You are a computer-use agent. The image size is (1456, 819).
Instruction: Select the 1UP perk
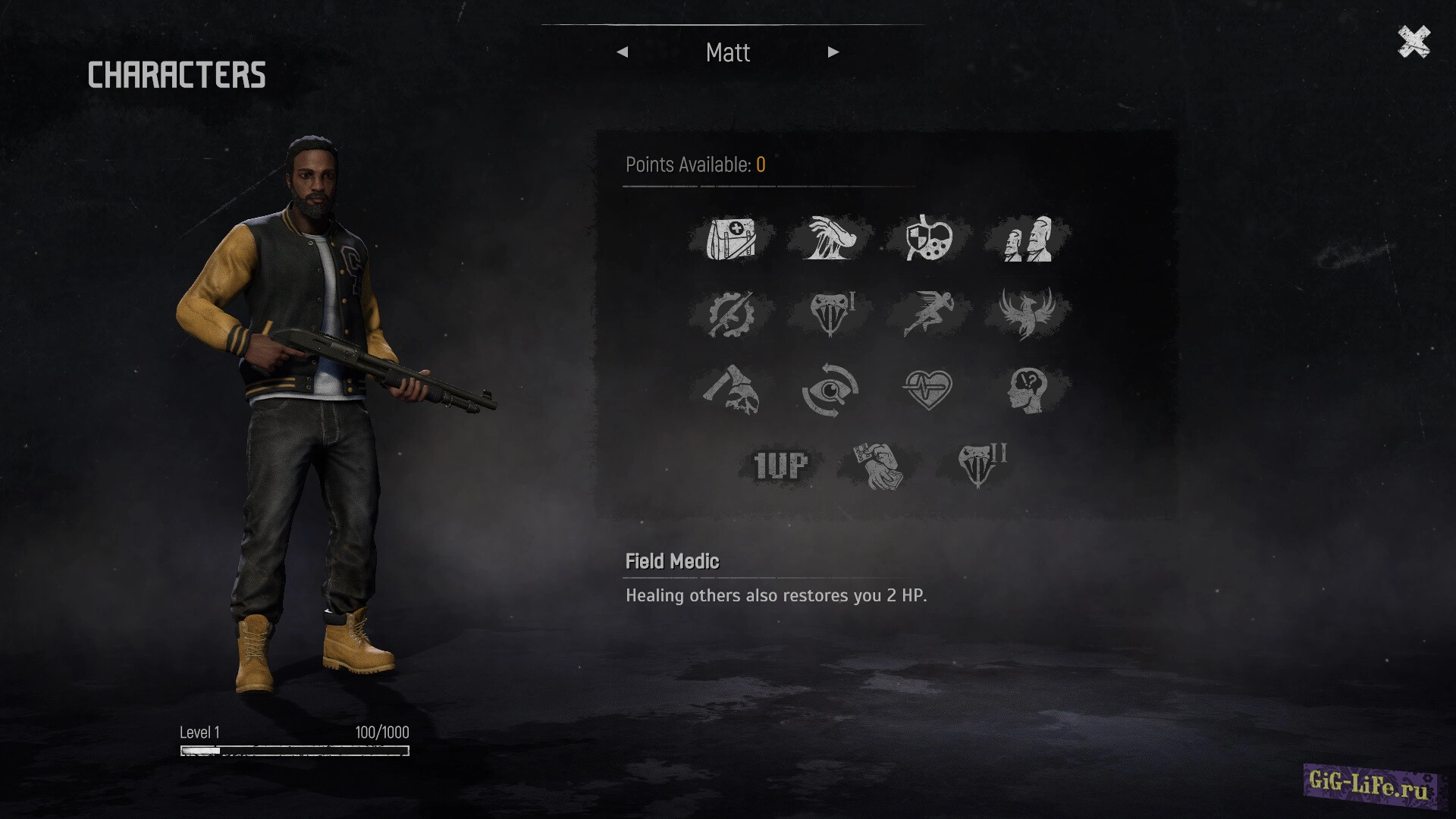tap(780, 466)
